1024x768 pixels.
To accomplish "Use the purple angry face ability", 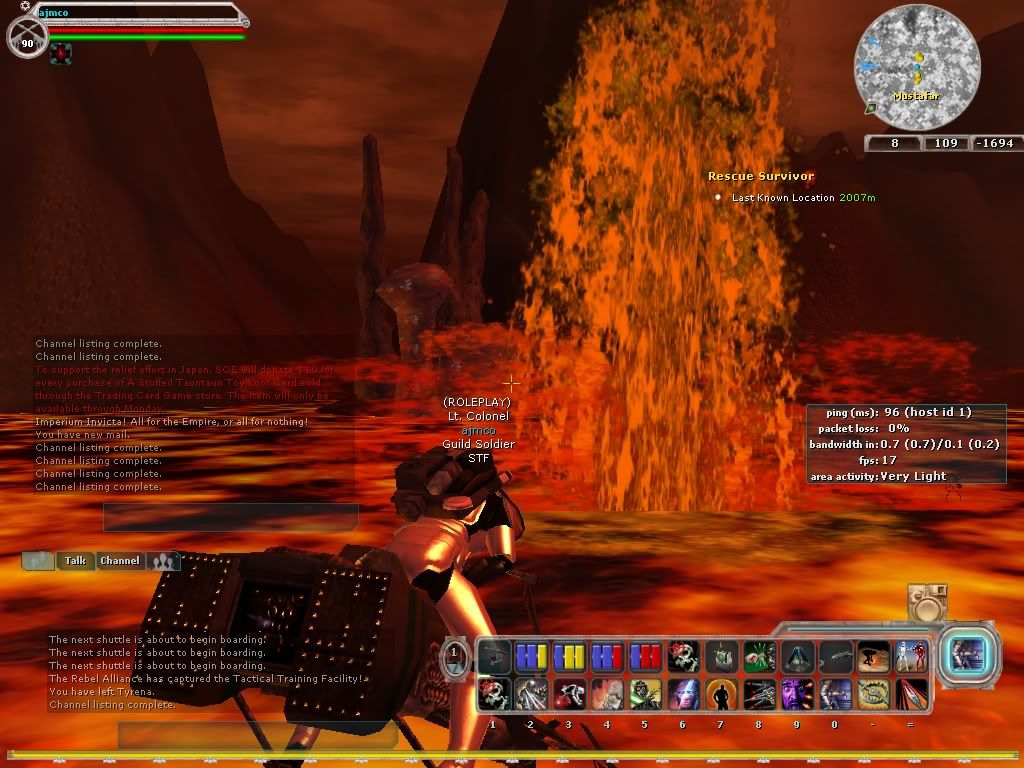I will [x=797, y=693].
